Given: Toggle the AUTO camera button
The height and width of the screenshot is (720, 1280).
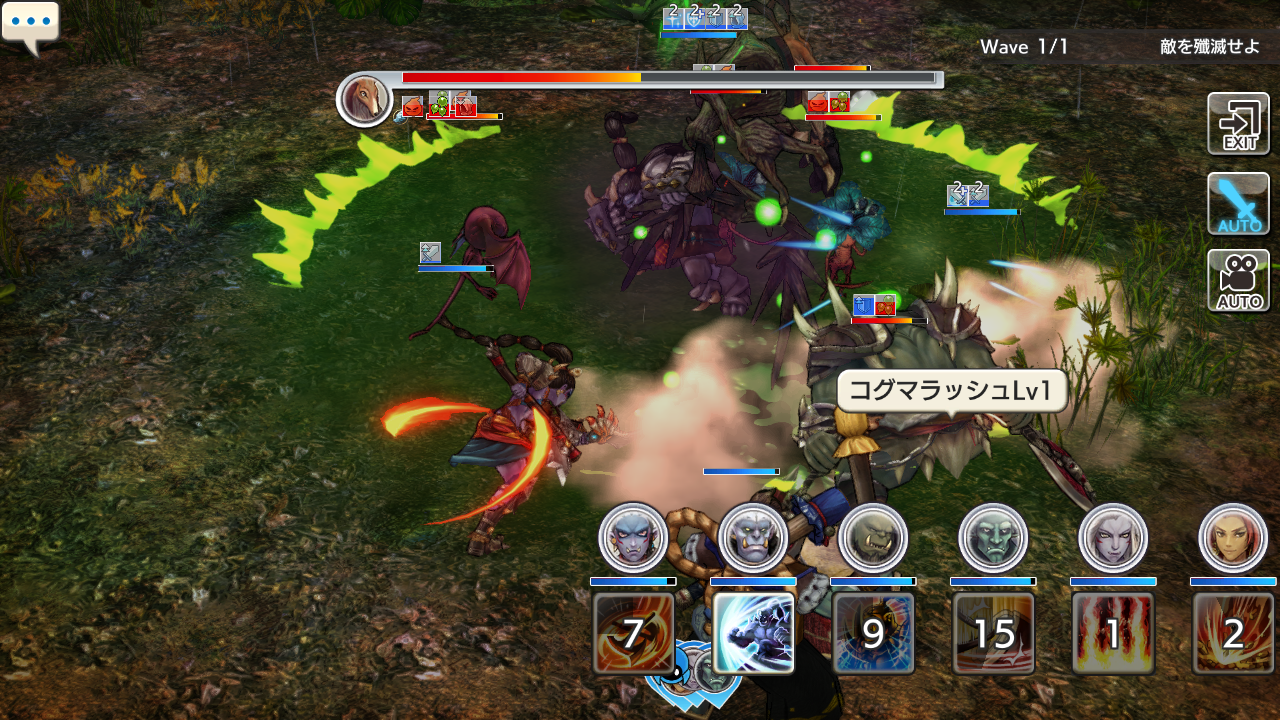Looking at the screenshot, I should pyautogui.click(x=1238, y=281).
